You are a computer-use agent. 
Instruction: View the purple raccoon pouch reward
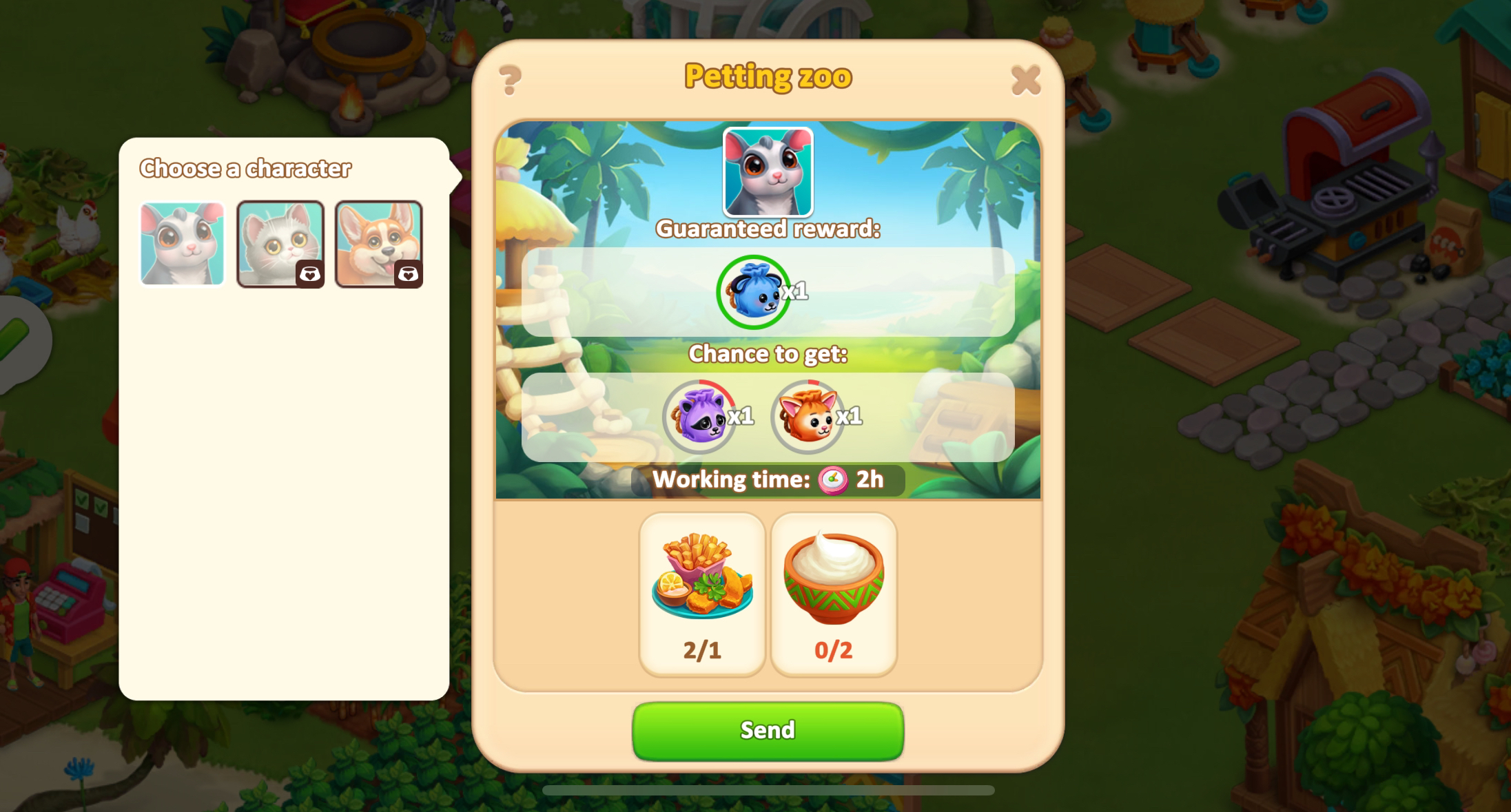tap(699, 417)
